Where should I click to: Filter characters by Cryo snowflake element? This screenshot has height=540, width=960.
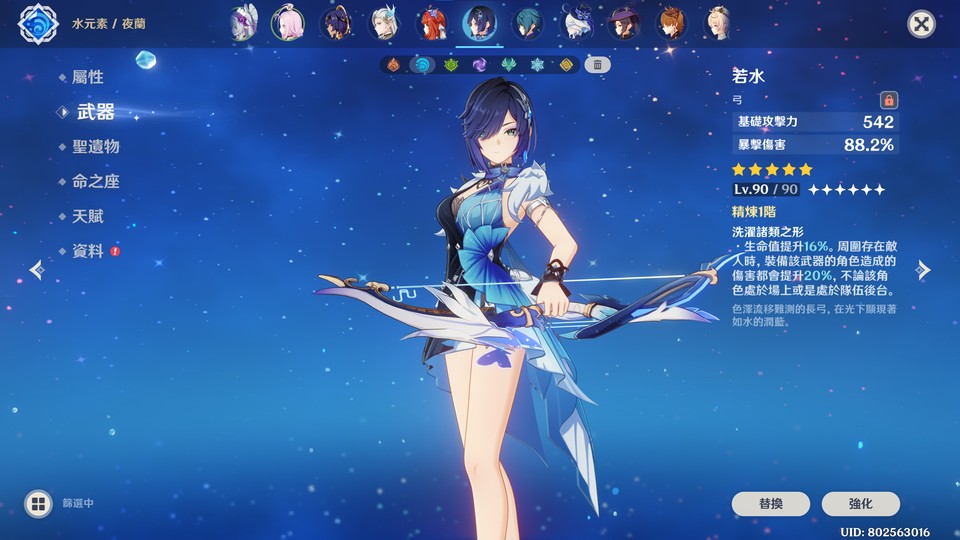click(x=537, y=65)
